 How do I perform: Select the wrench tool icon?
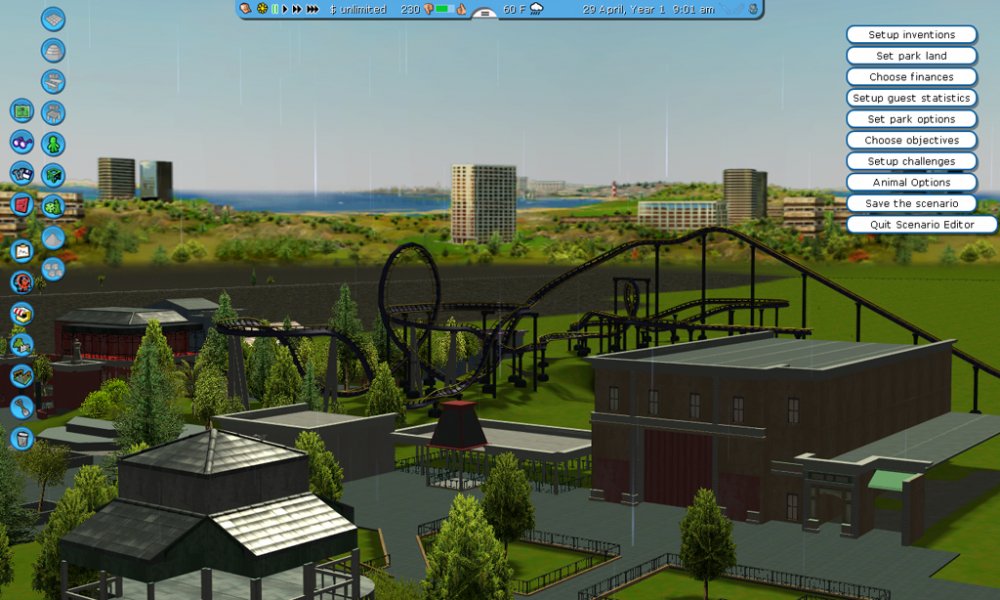pyautogui.click(x=22, y=407)
